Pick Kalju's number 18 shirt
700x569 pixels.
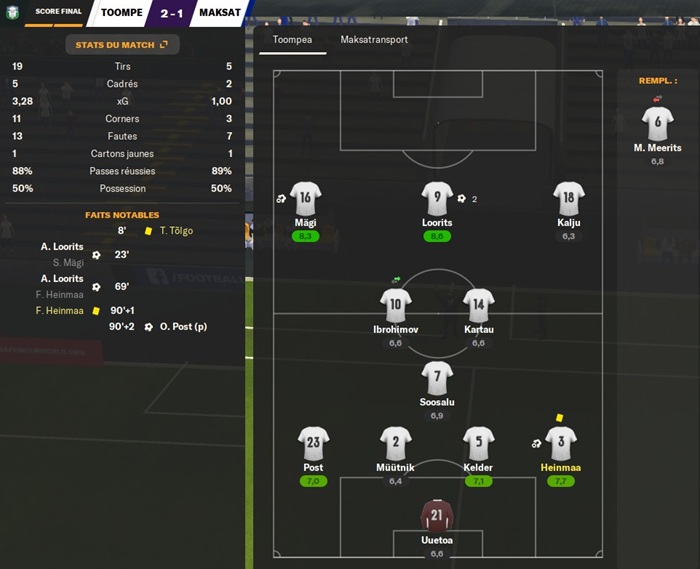[569, 197]
